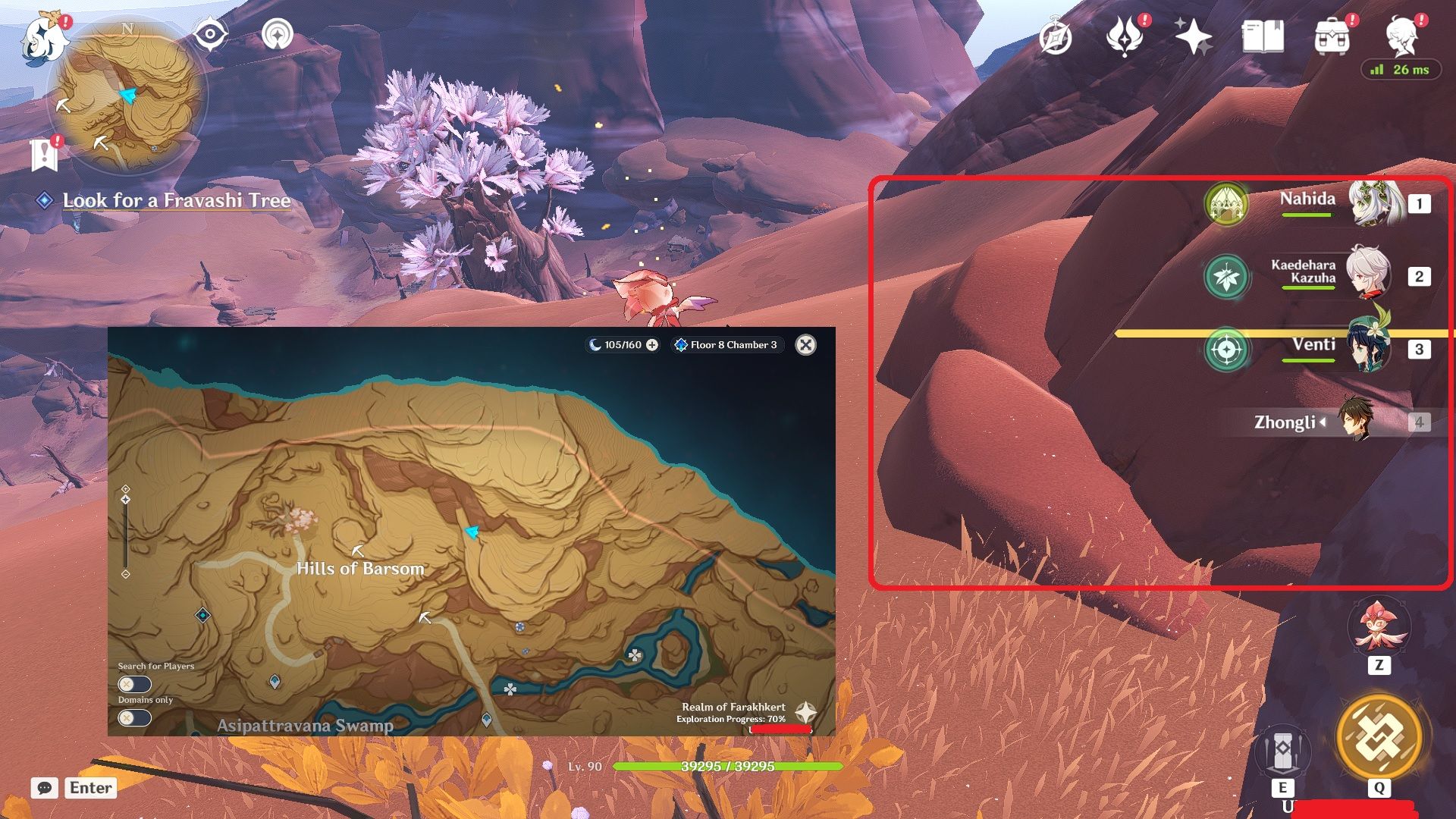Viewport: 1456px width, 819px height.
Task: Click the plus beside the 105/160 counter
Action: click(x=651, y=344)
